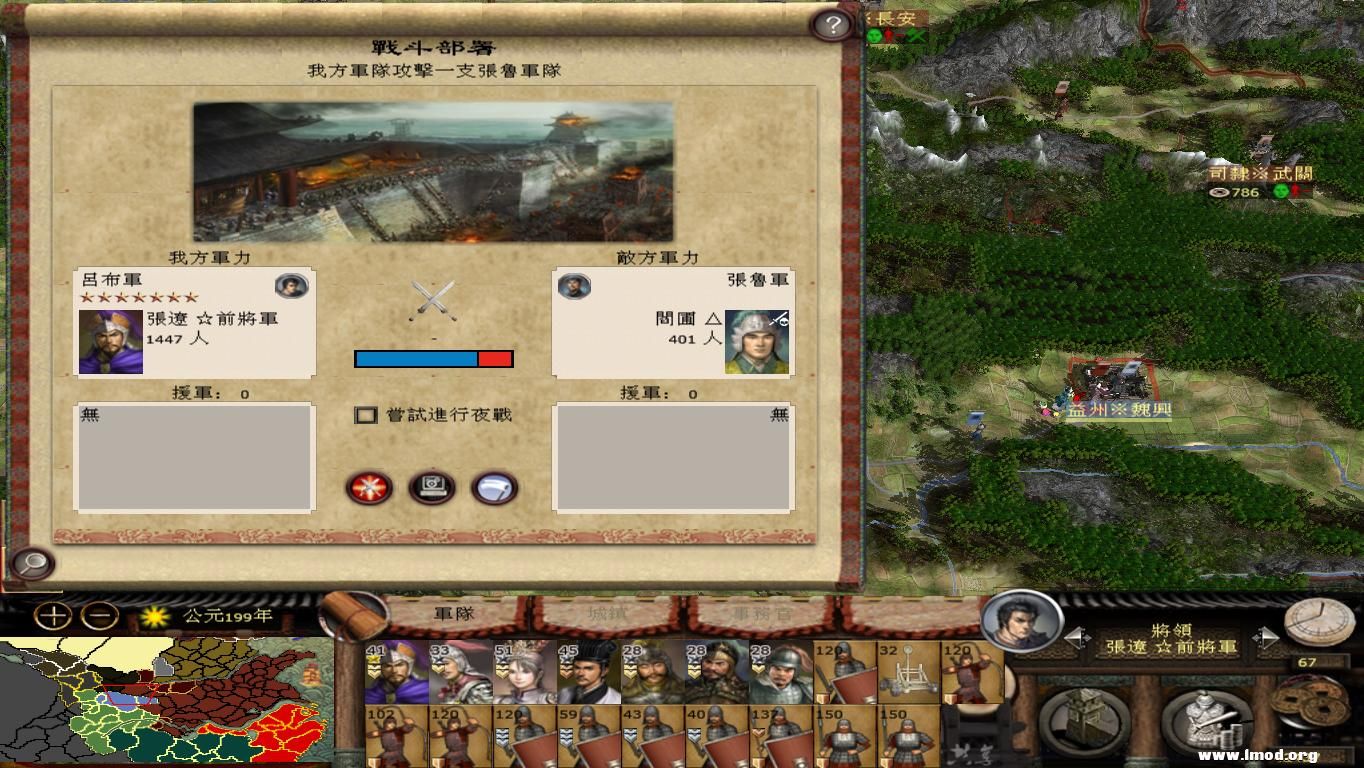This screenshot has width=1364, height=768.
Task: Select the auto-resolve battle computer icon
Action: 432,489
